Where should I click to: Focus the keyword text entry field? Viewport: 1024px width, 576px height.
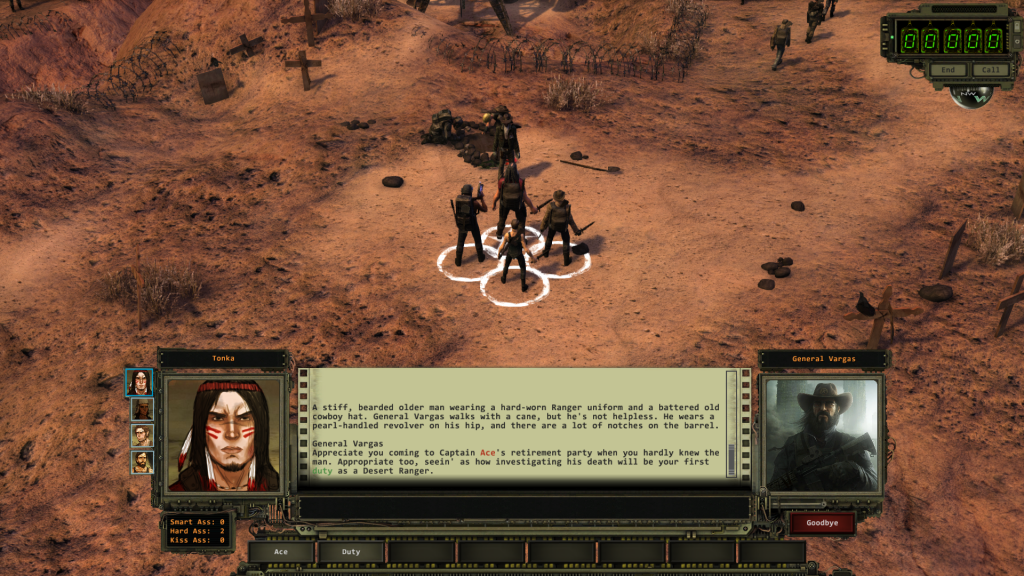[x=525, y=507]
